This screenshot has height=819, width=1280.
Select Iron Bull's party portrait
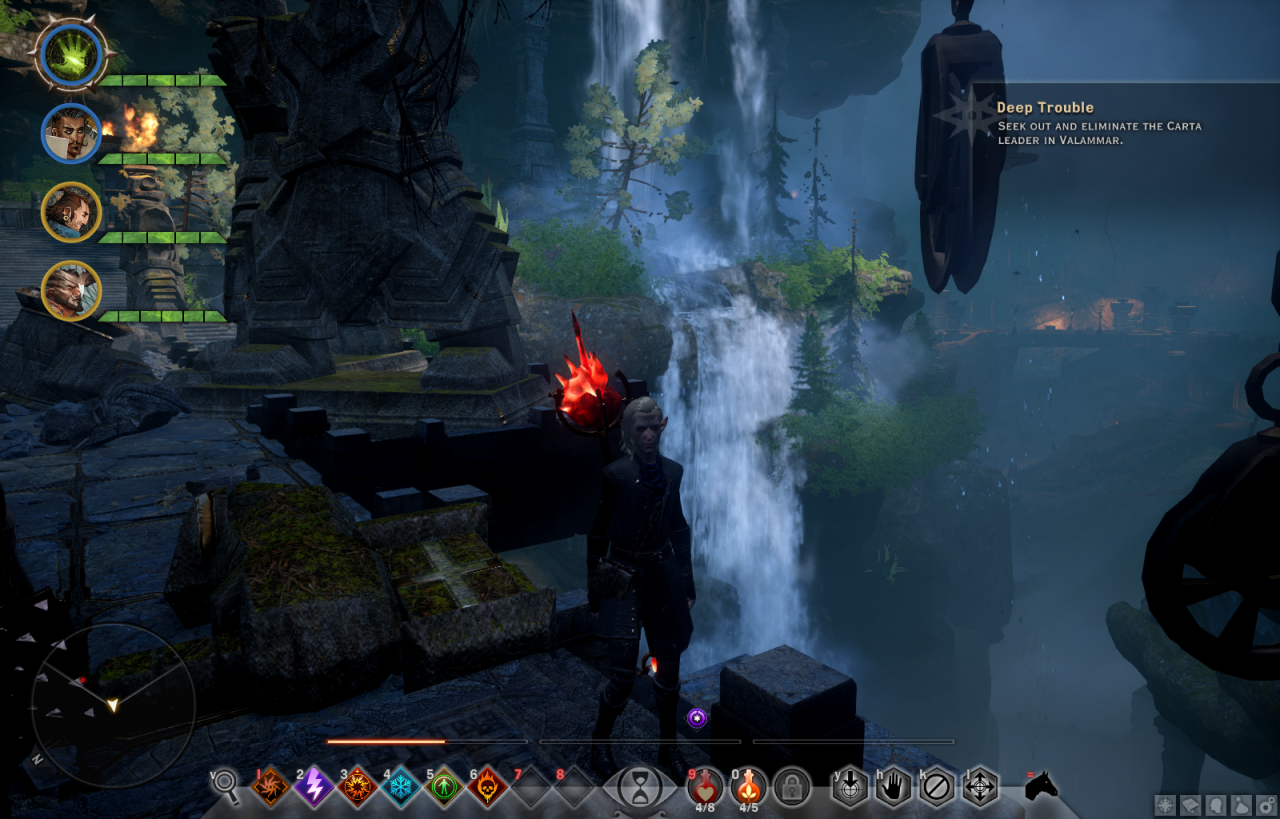pos(71,290)
